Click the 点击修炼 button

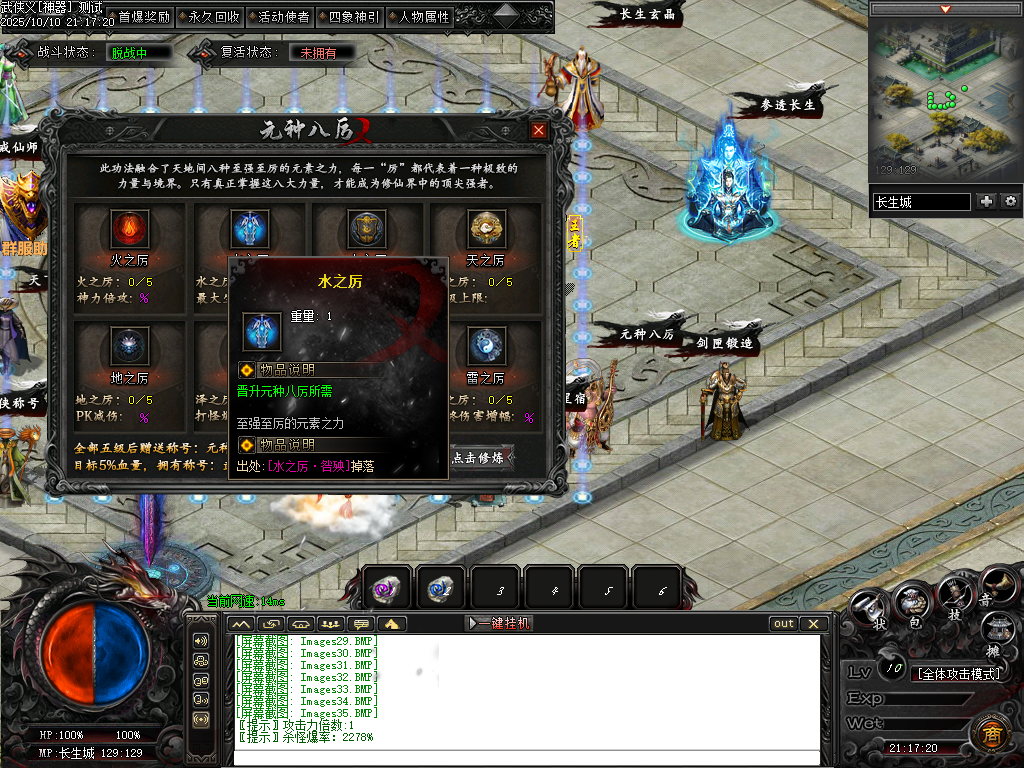click(483, 457)
